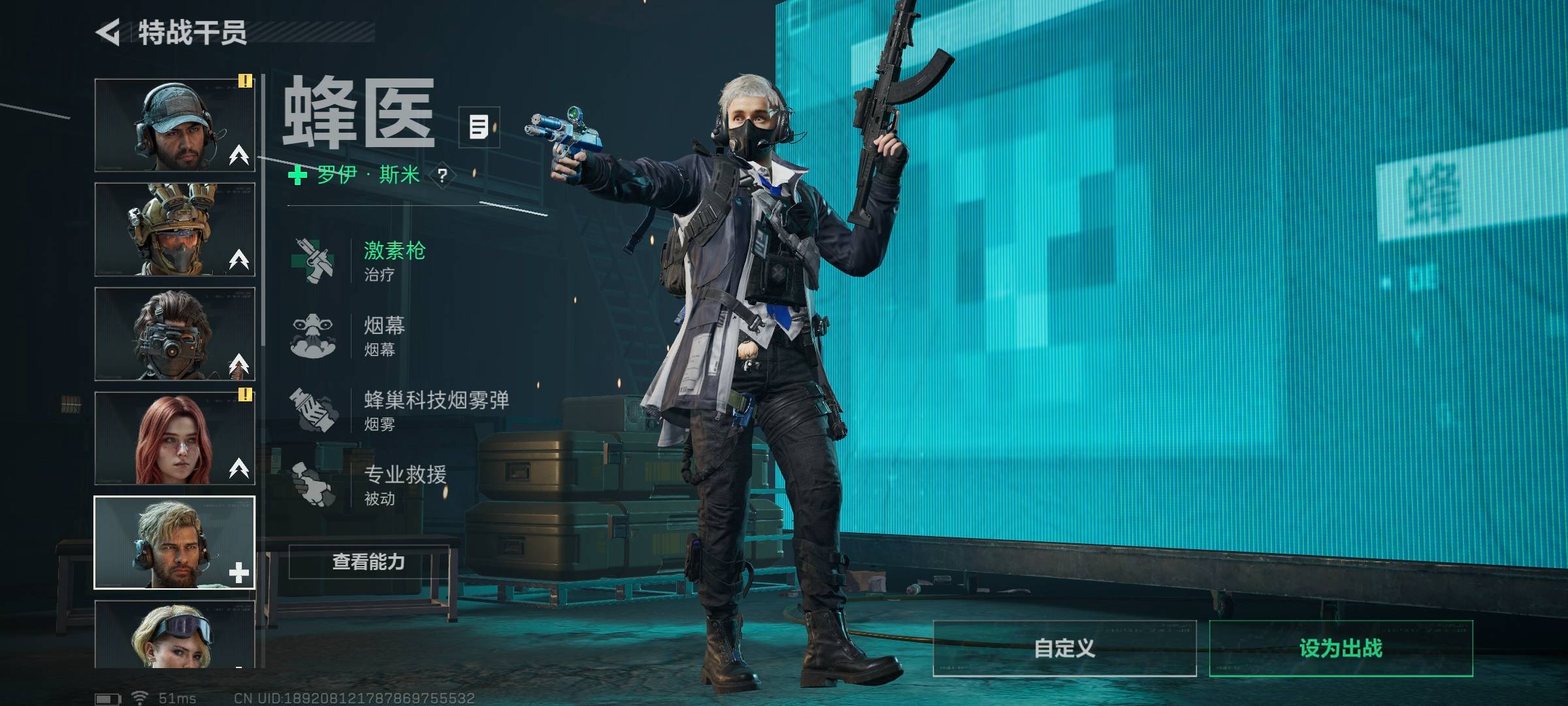Inspect the 蜂巢科技烟雾弹 ability
The width and height of the screenshot is (1568, 706).
399,411
